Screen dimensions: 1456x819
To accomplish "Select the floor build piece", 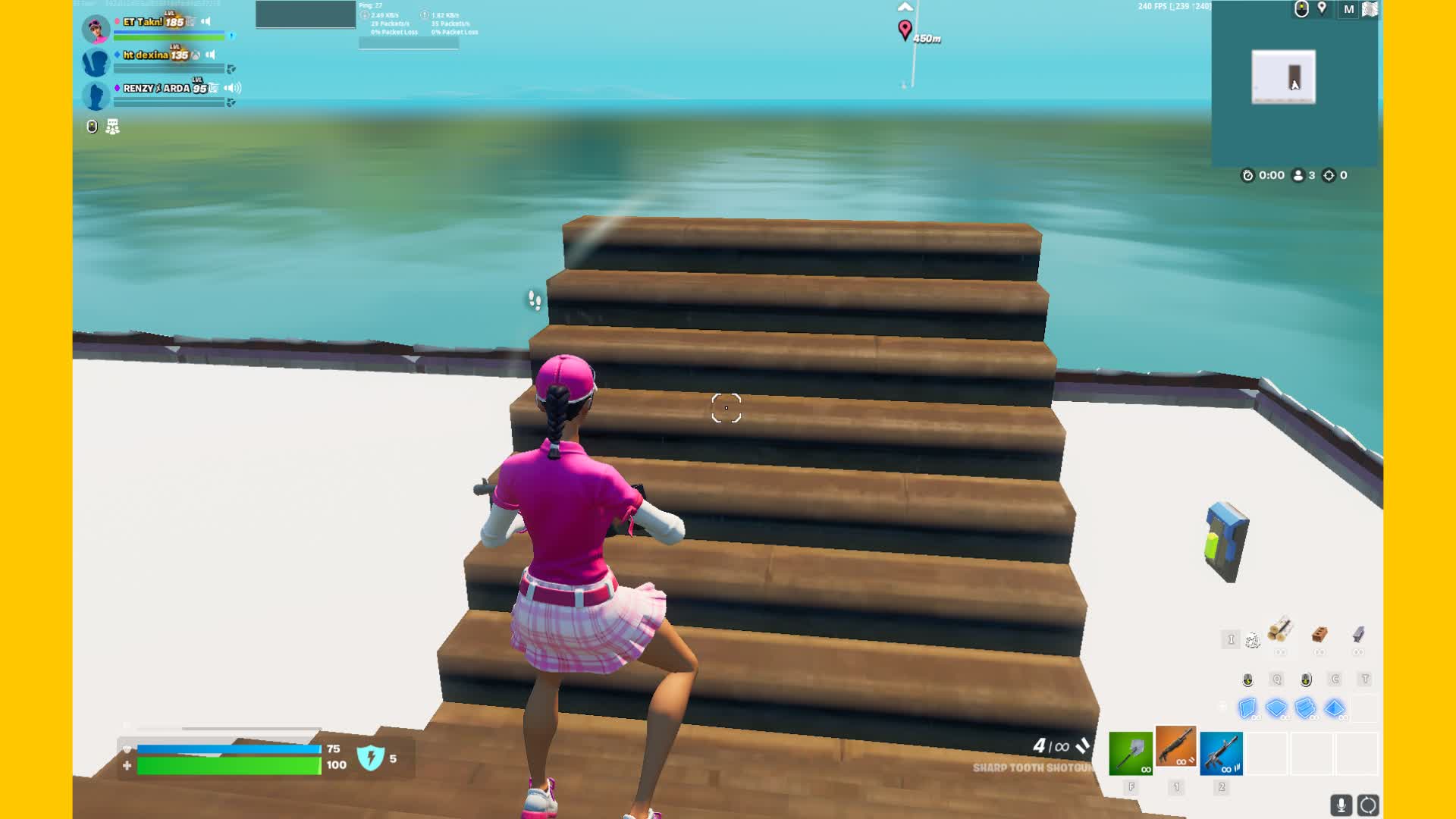I will (1277, 709).
